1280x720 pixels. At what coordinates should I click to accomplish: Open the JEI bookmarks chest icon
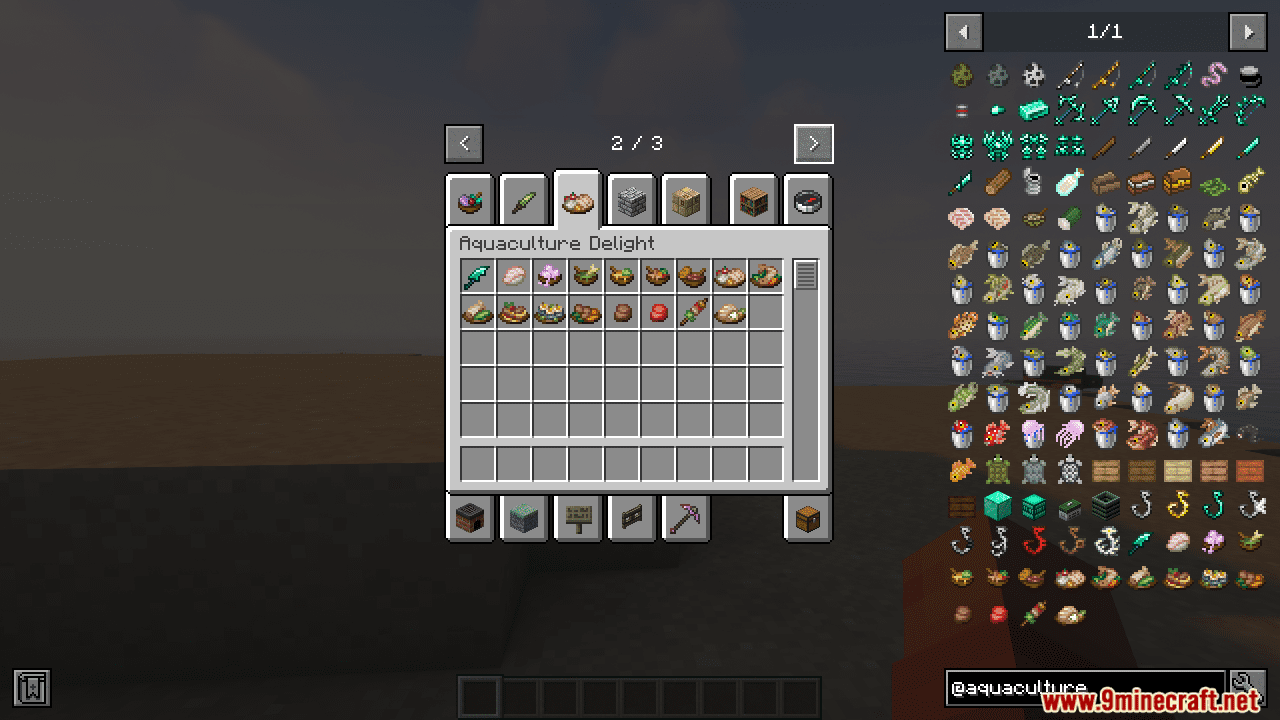[x=807, y=518]
